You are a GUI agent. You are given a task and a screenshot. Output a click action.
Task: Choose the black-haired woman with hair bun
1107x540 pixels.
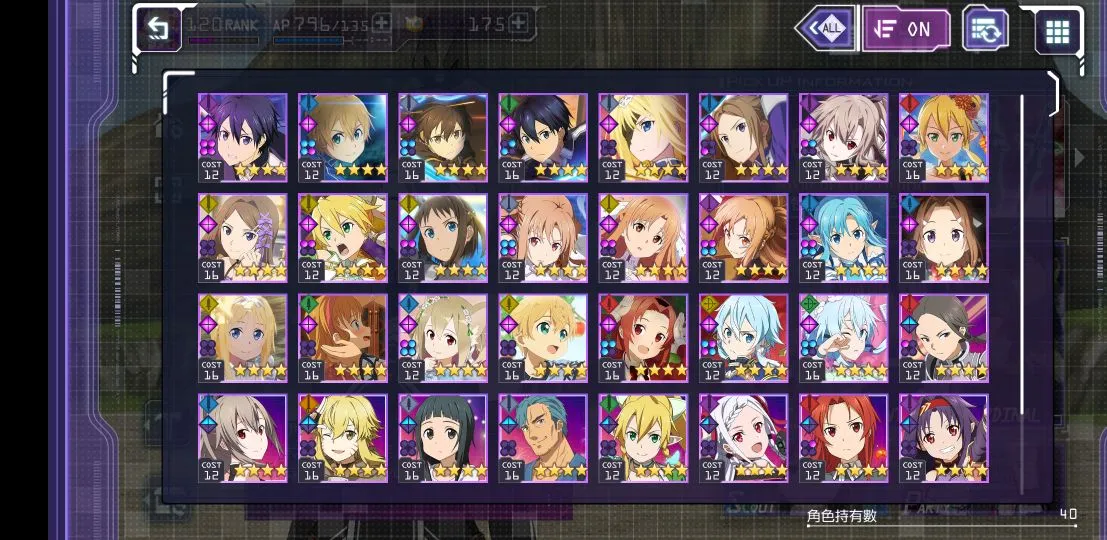943,338
